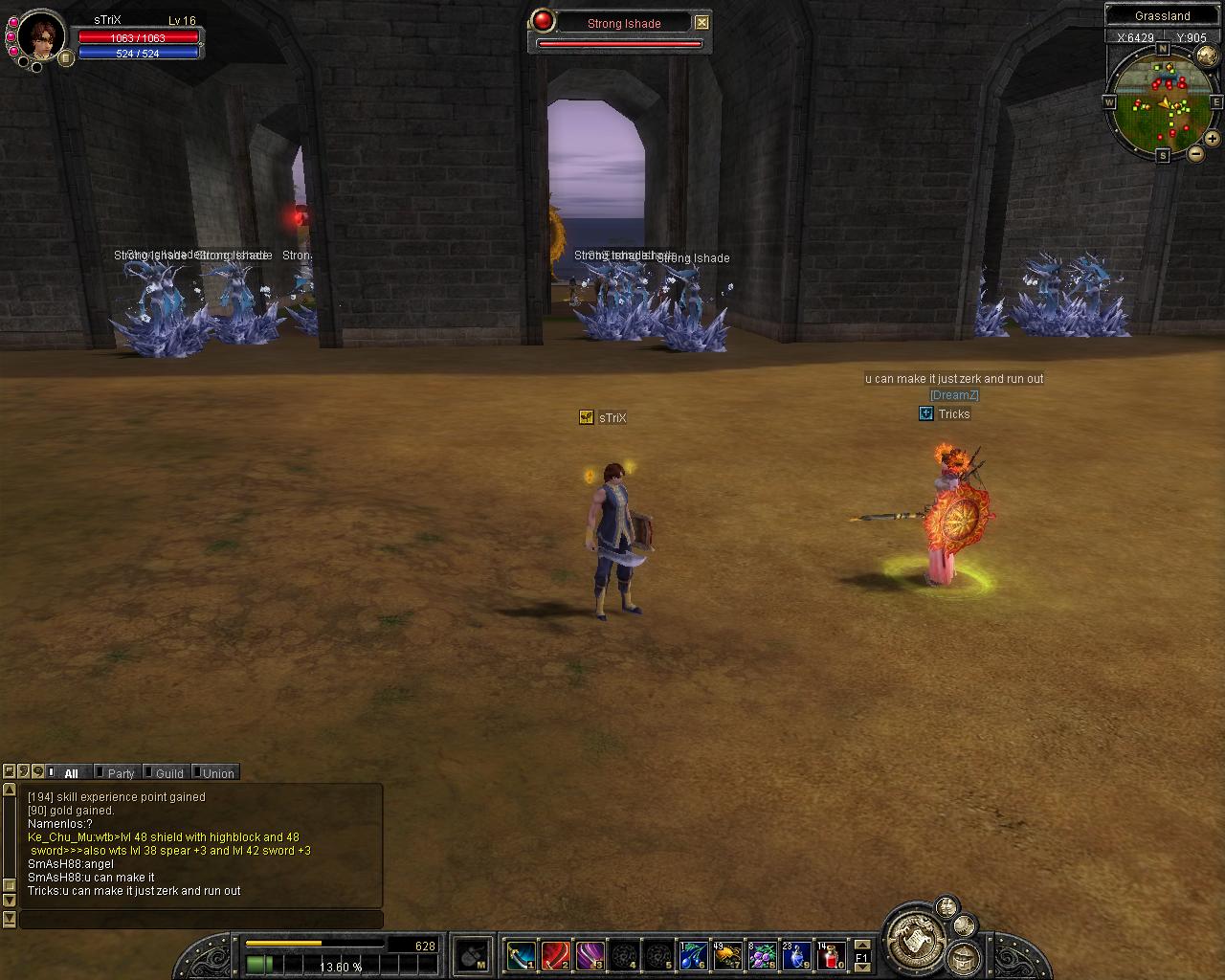Switch to the Guild chat tab
The width and height of the screenshot is (1225, 980).
pos(168,773)
